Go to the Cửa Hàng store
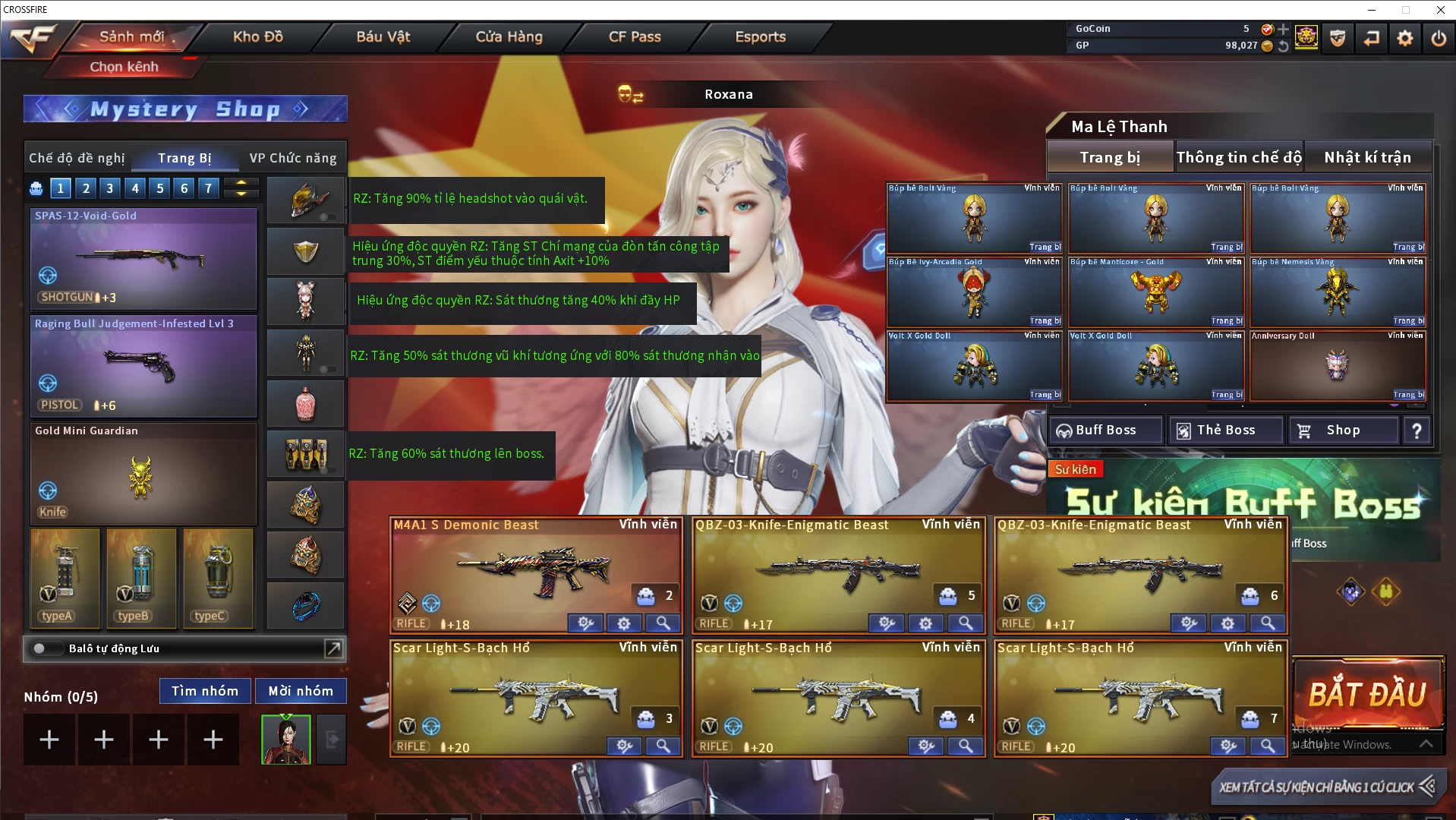The width and height of the screenshot is (1456, 820). click(509, 36)
